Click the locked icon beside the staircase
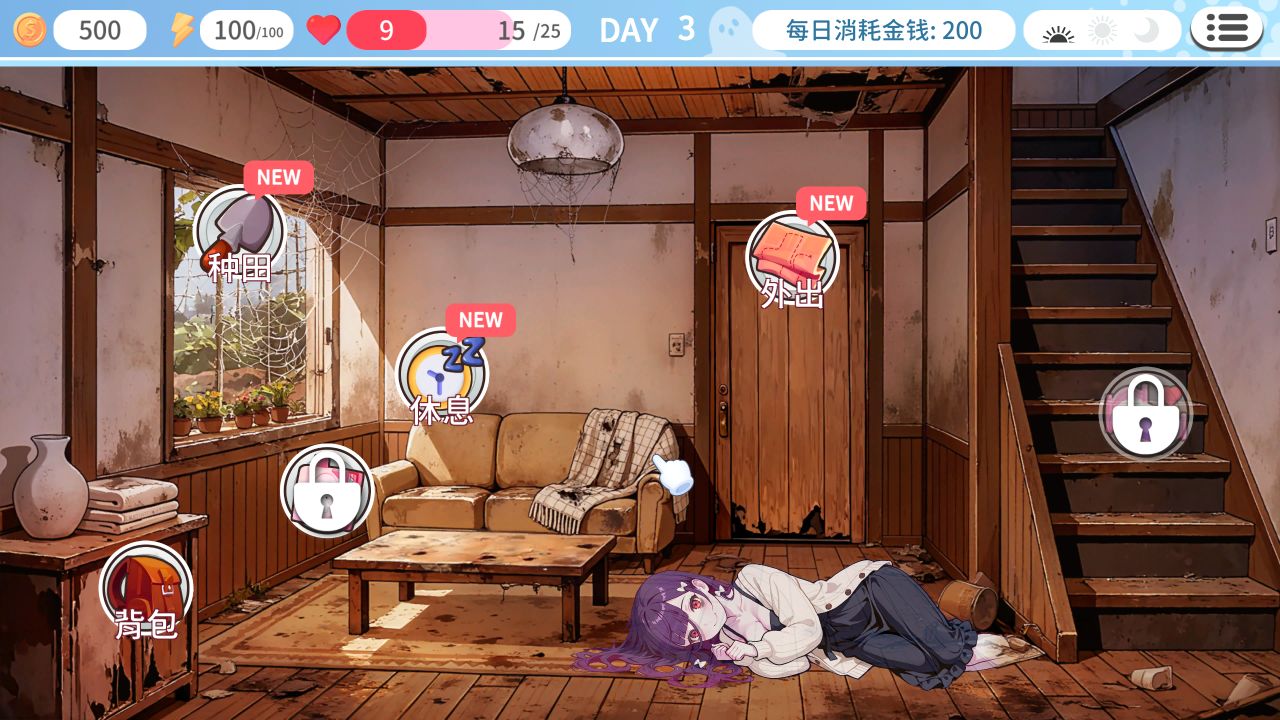This screenshot has width=1280, height=720. coord(1145,412)
